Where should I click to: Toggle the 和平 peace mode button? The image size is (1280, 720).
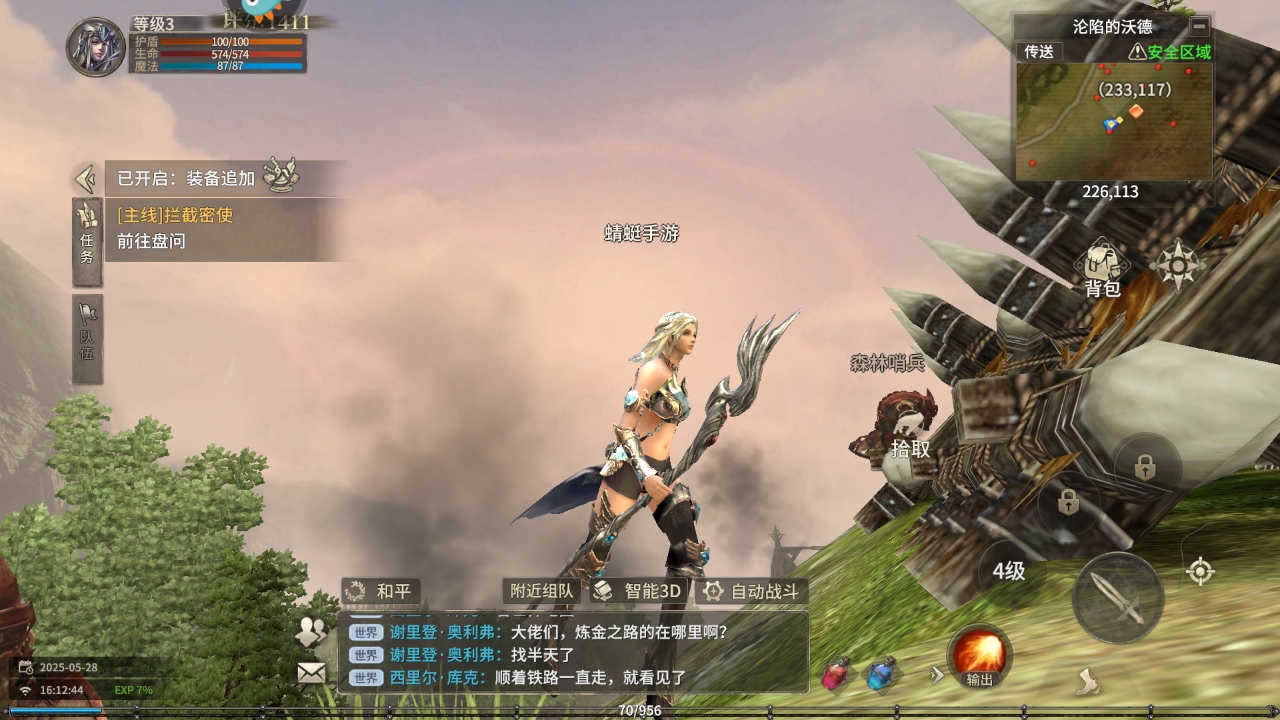coord(380,591)
